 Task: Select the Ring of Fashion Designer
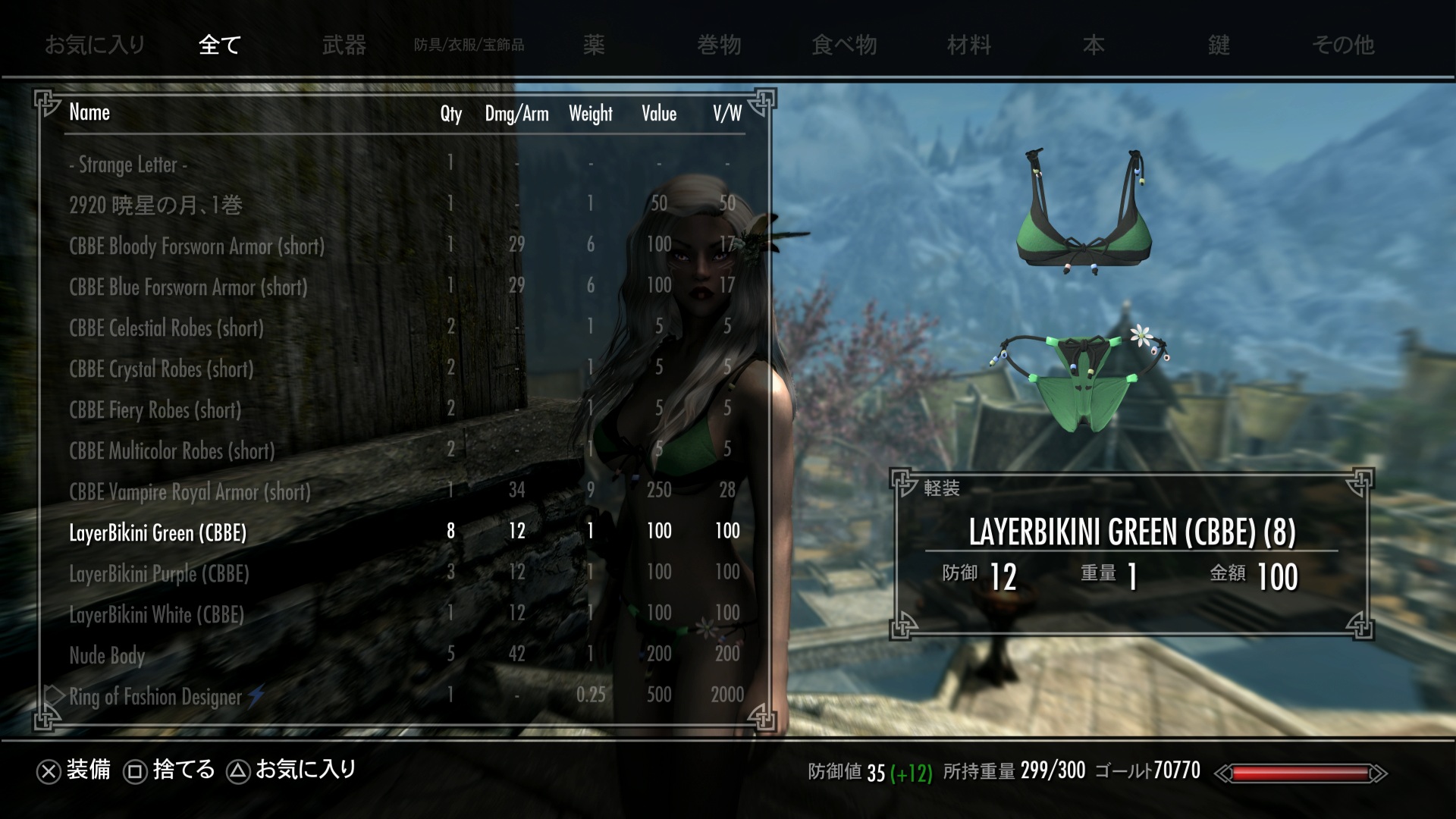(x=155, y=696)
